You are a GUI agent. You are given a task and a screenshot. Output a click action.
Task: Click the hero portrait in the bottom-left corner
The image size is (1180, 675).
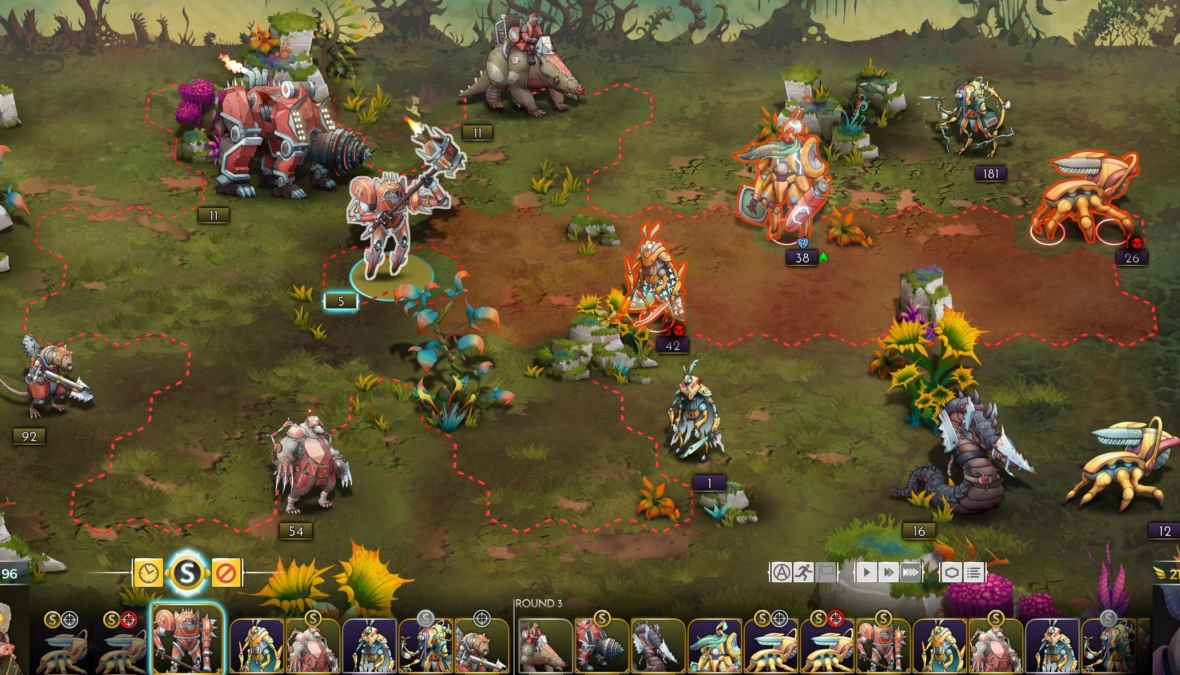[12, 640]
